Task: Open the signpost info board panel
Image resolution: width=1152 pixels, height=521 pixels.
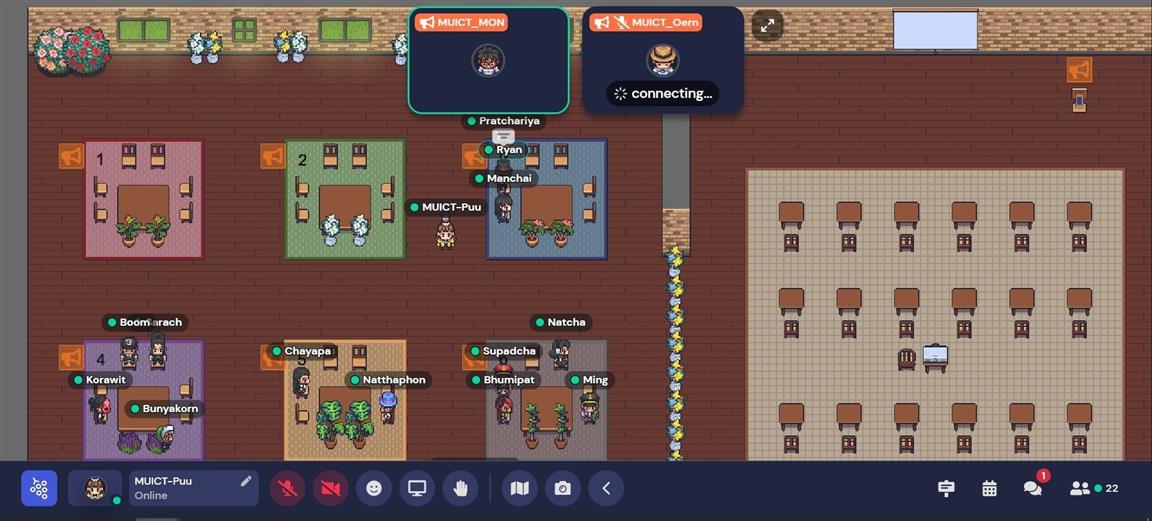Action: tap(946, 488)
